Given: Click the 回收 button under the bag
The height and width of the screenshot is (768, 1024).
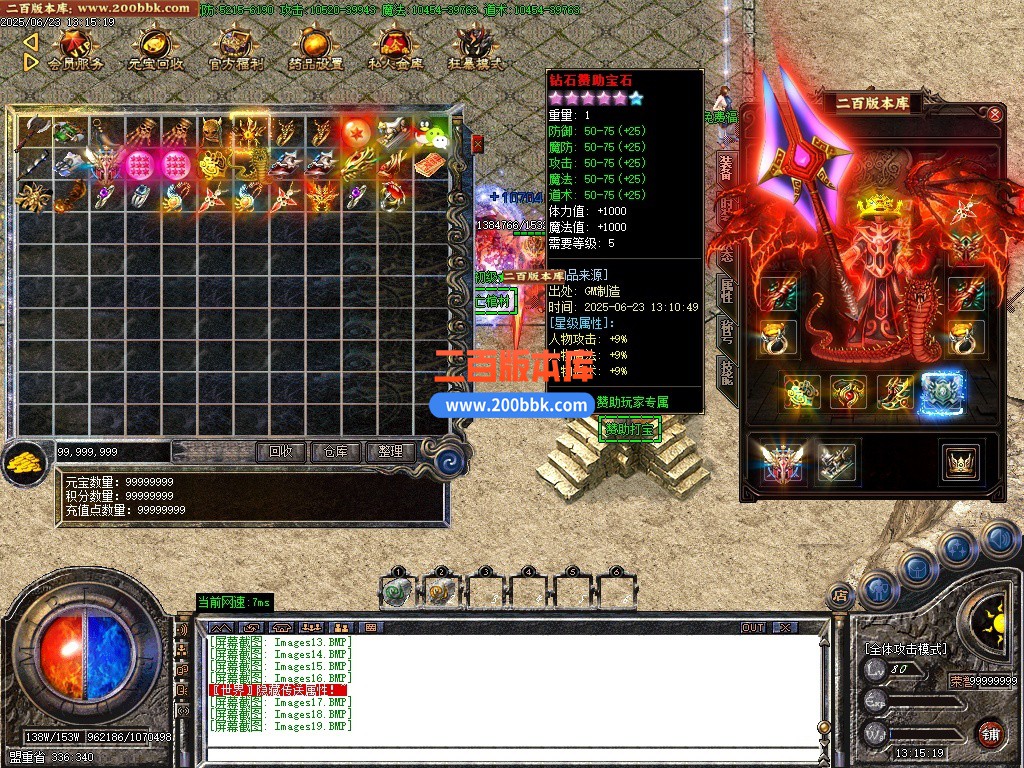Looking at the screenshot, I should click(x=280, y=452).
